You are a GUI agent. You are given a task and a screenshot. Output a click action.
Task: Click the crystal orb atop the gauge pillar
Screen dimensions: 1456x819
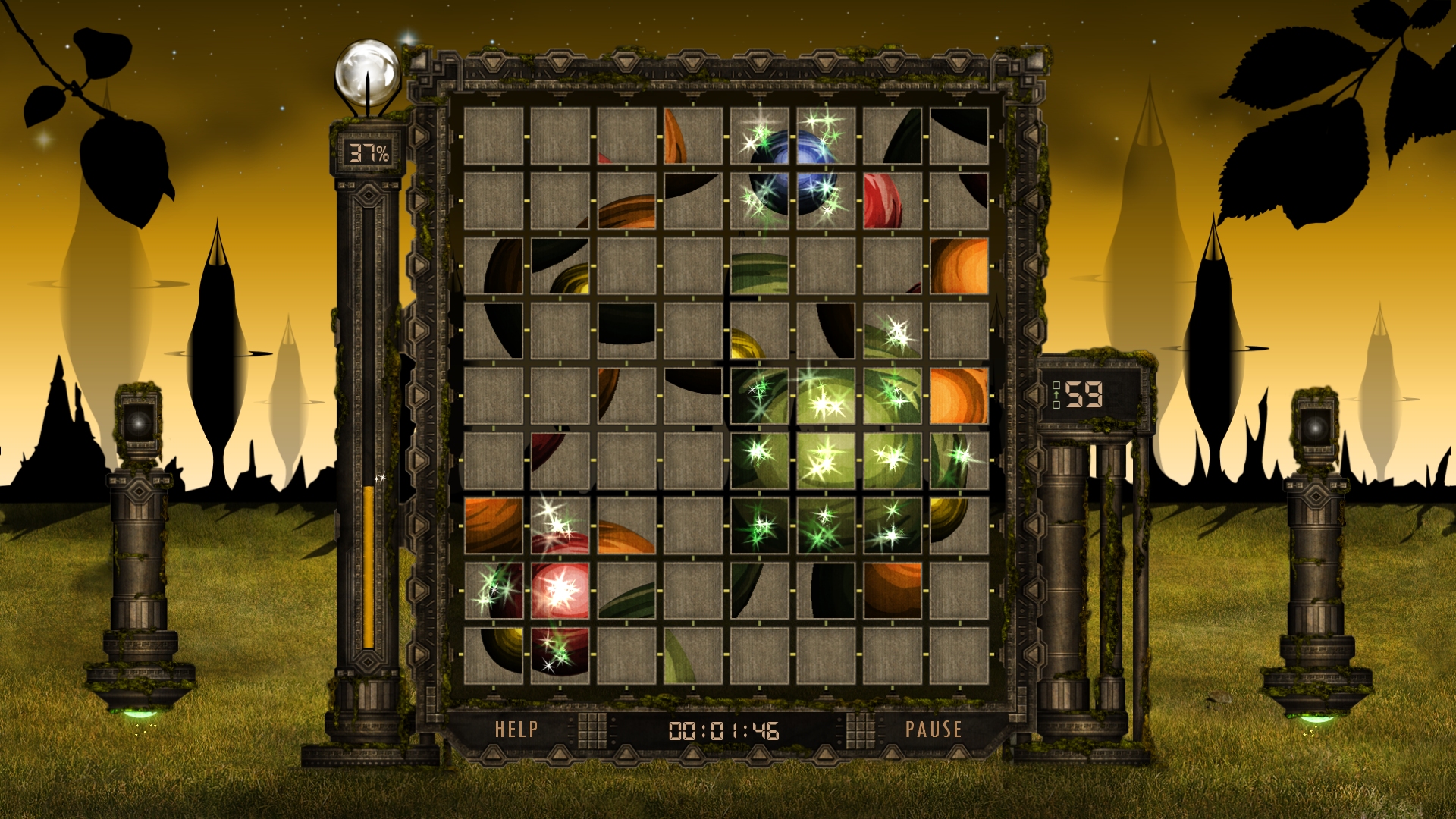coord(369,72)
